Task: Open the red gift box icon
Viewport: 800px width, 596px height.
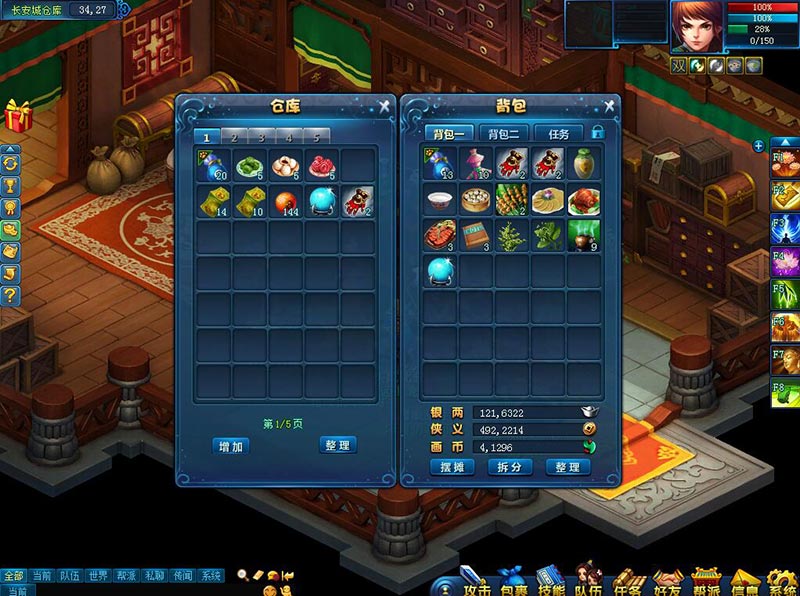Action: click(18, 116)
